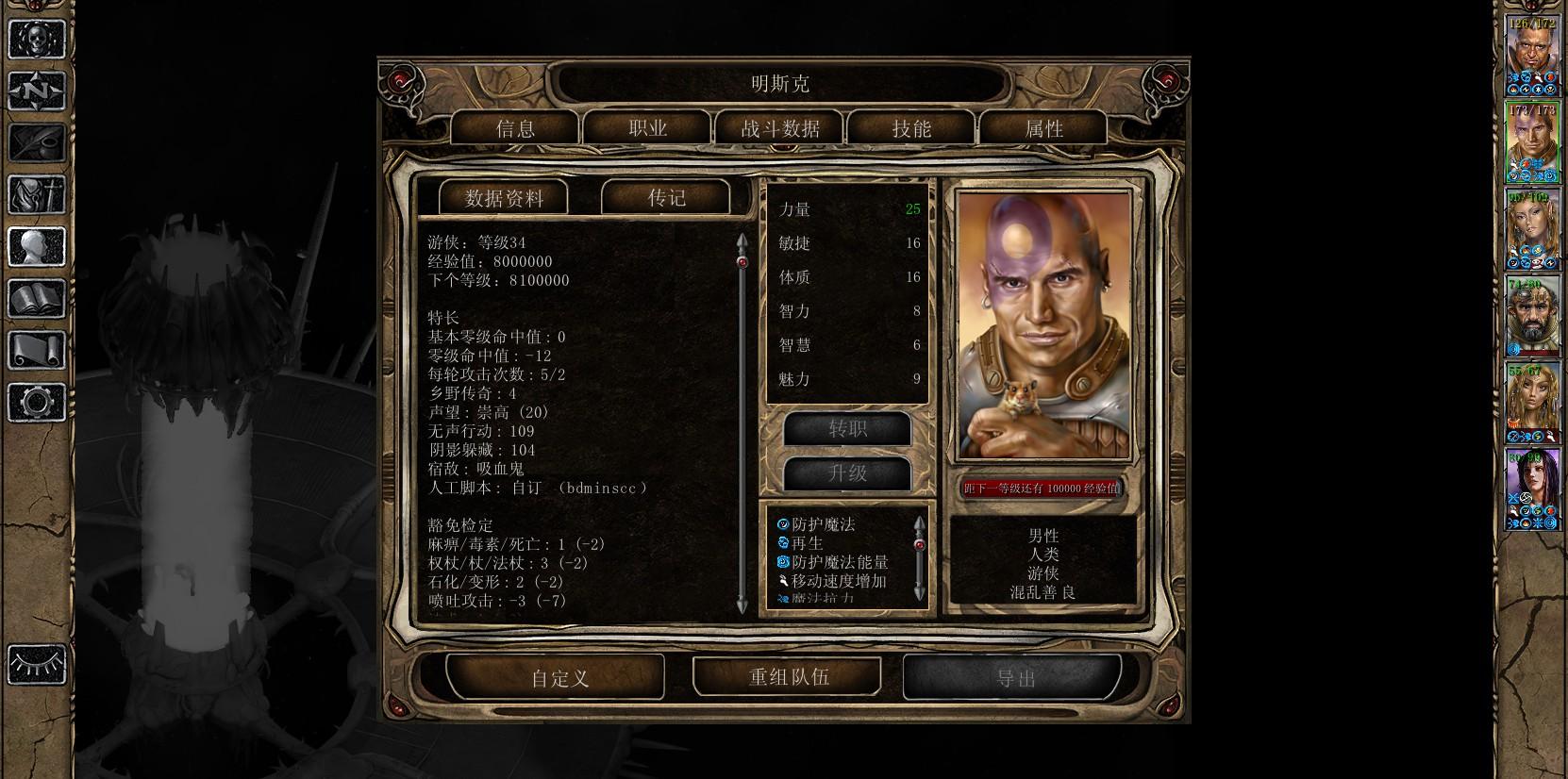Switch to the 属性 tab
1568x779 pixels.
coord(1043,129)
